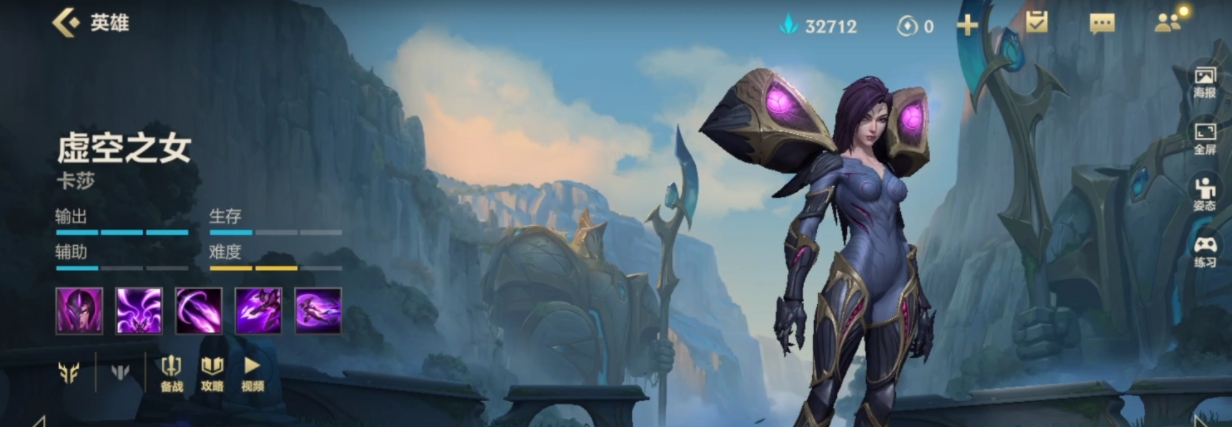Open the 攻略 guide button

coord(212,373)
